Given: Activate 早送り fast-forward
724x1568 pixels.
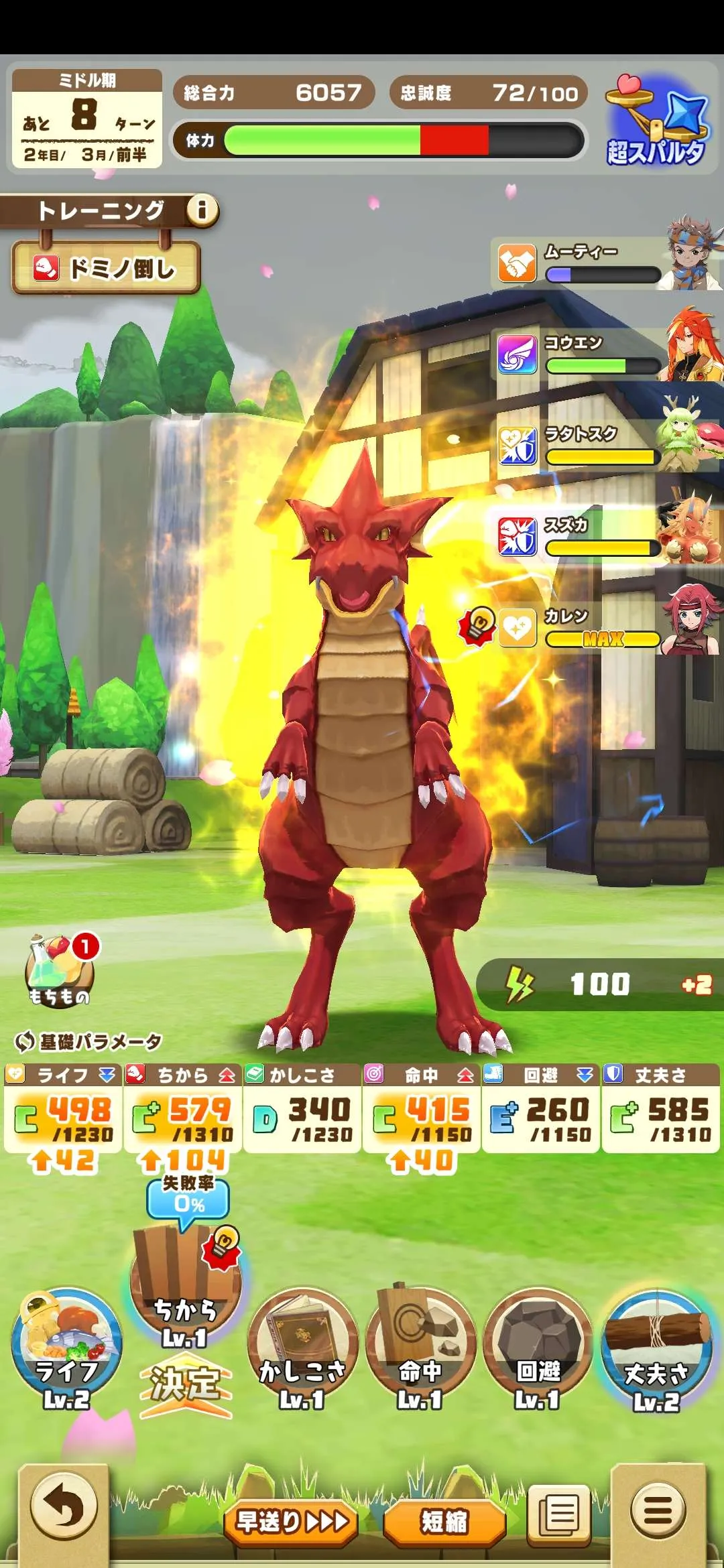Looking at the screenshot, I should (292, 1521).
